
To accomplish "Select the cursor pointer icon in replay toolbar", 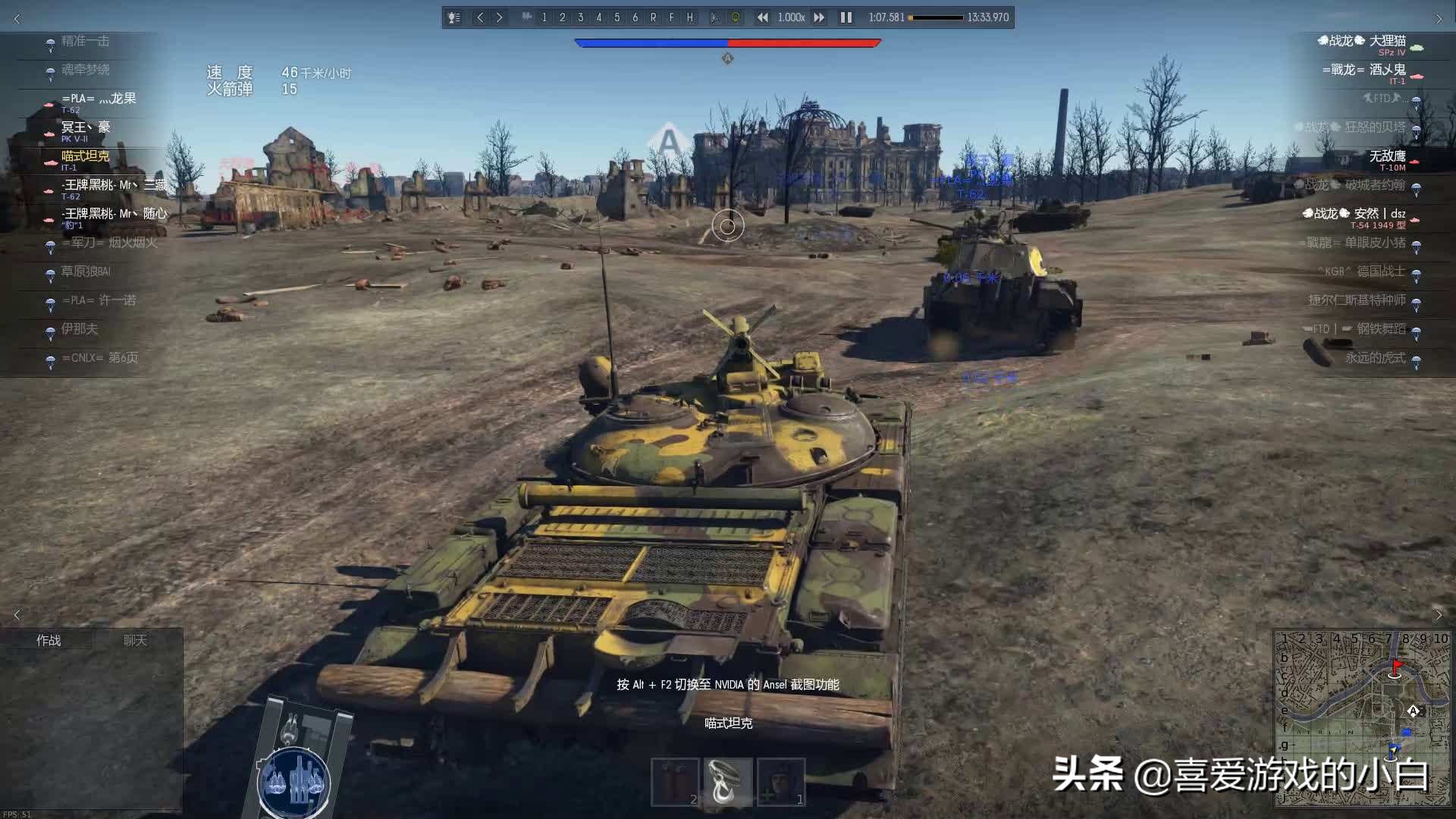I will pos(716,17).
